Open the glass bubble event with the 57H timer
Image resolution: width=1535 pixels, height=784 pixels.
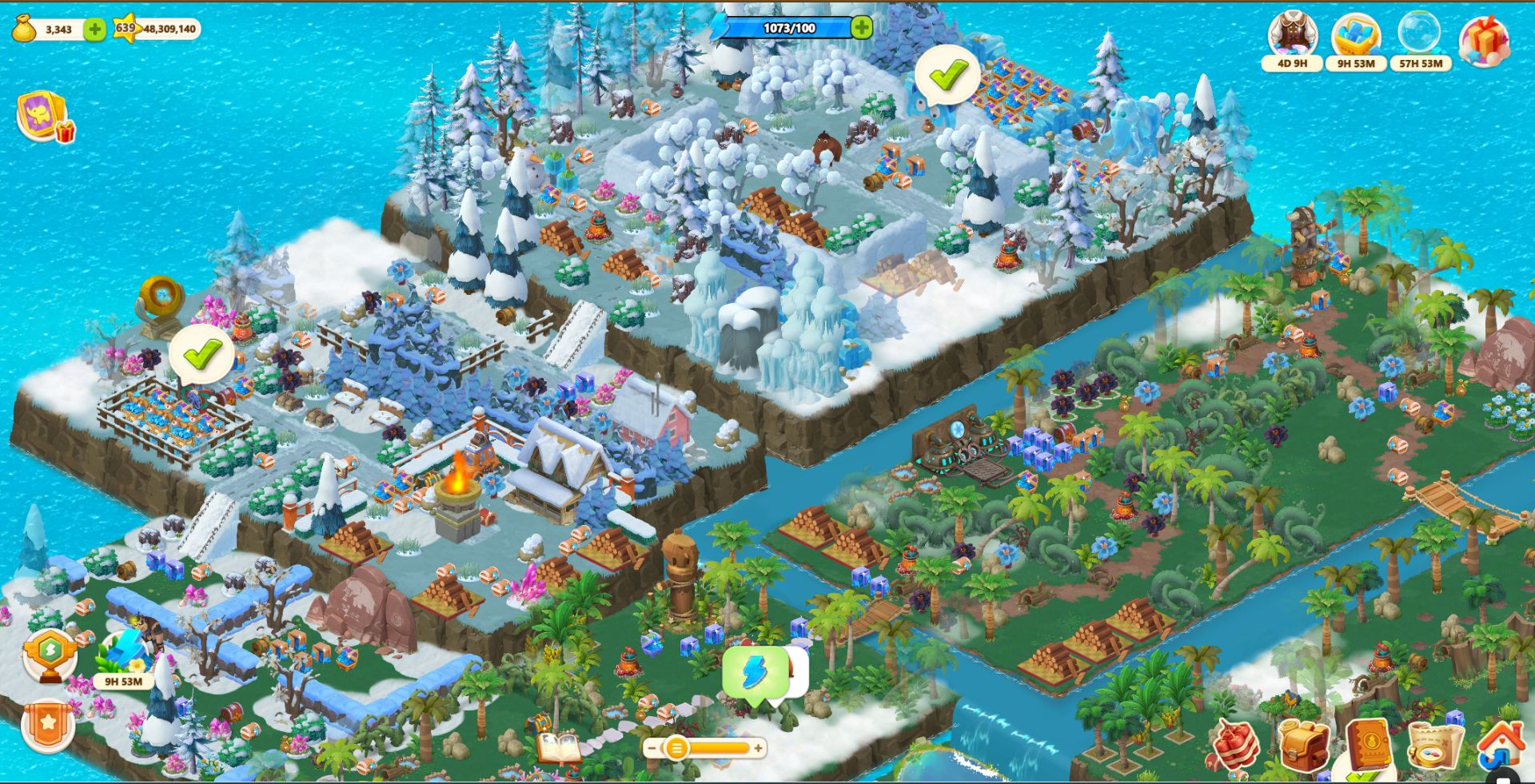coord(1420,37)
